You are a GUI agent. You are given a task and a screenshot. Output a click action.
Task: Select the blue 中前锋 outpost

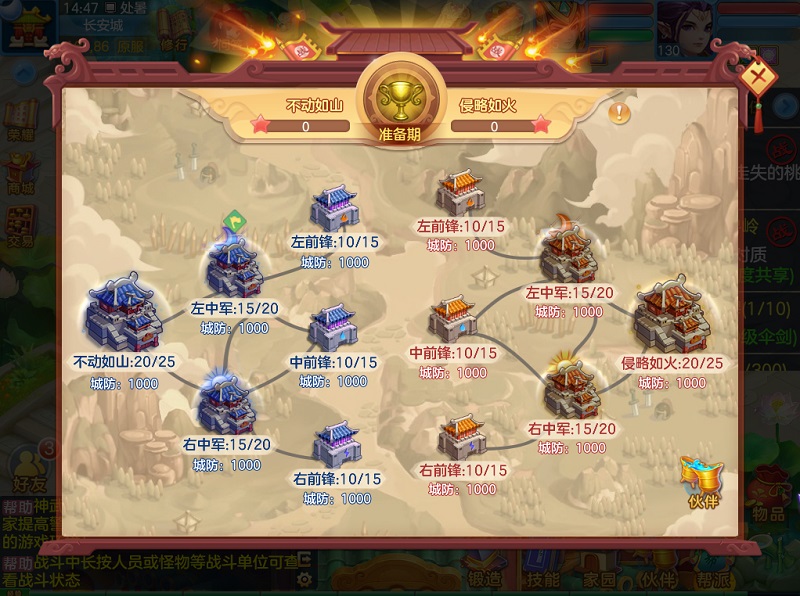335,326
